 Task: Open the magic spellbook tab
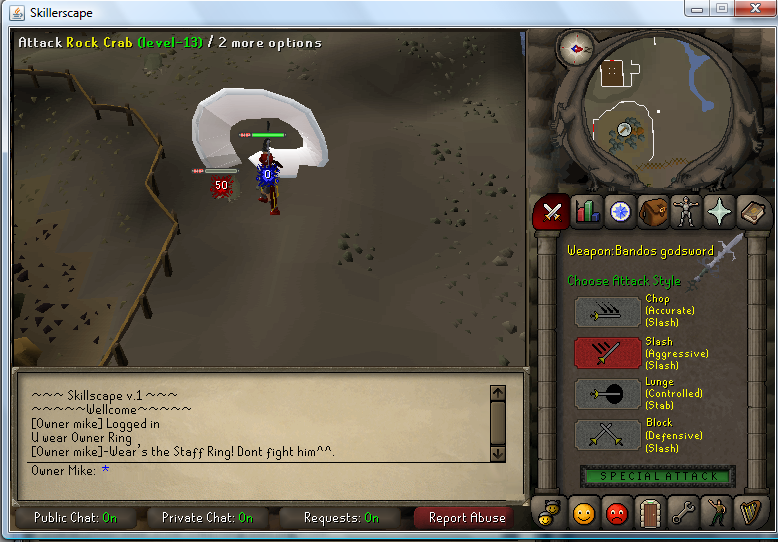coord(751,212)
